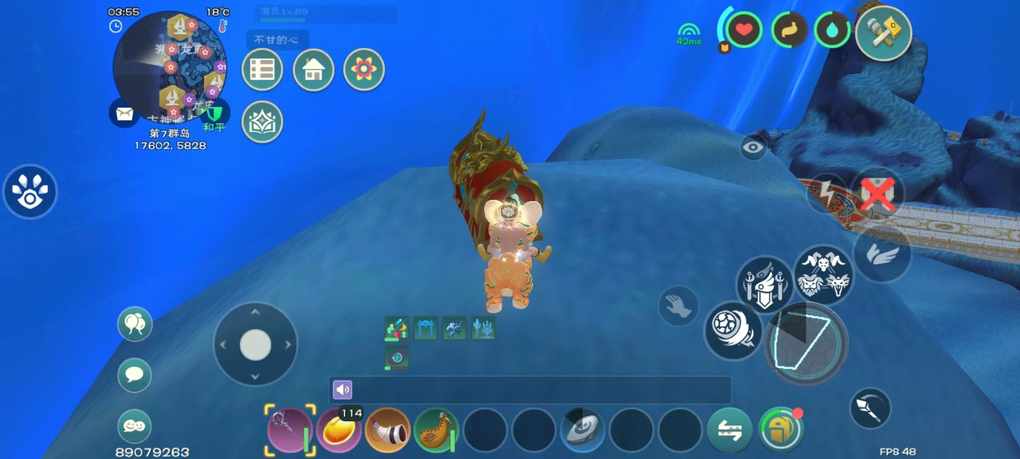Open the hammer build tool button
1020x459 pixels.
point(883,33)
